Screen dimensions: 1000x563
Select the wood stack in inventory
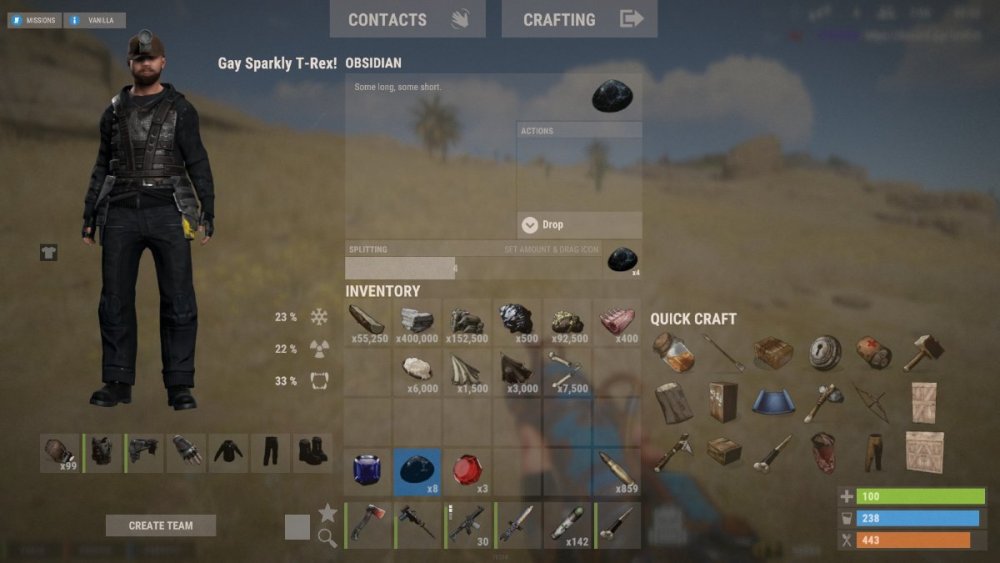pos(368,323)
